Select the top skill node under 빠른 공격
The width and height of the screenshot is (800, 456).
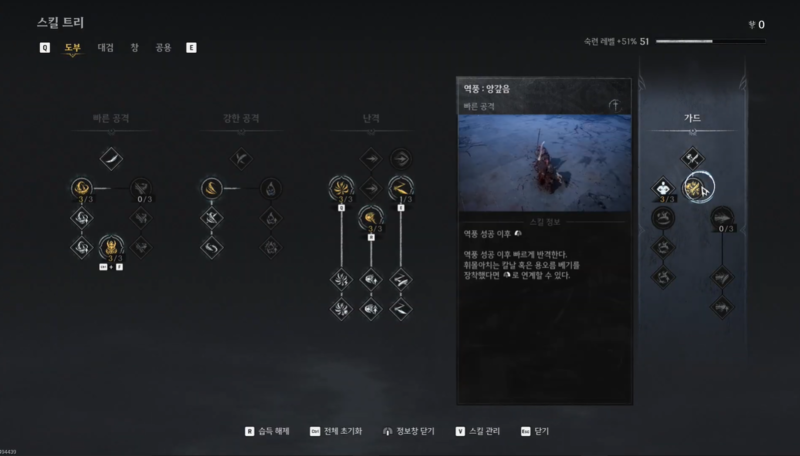[111, 156]
